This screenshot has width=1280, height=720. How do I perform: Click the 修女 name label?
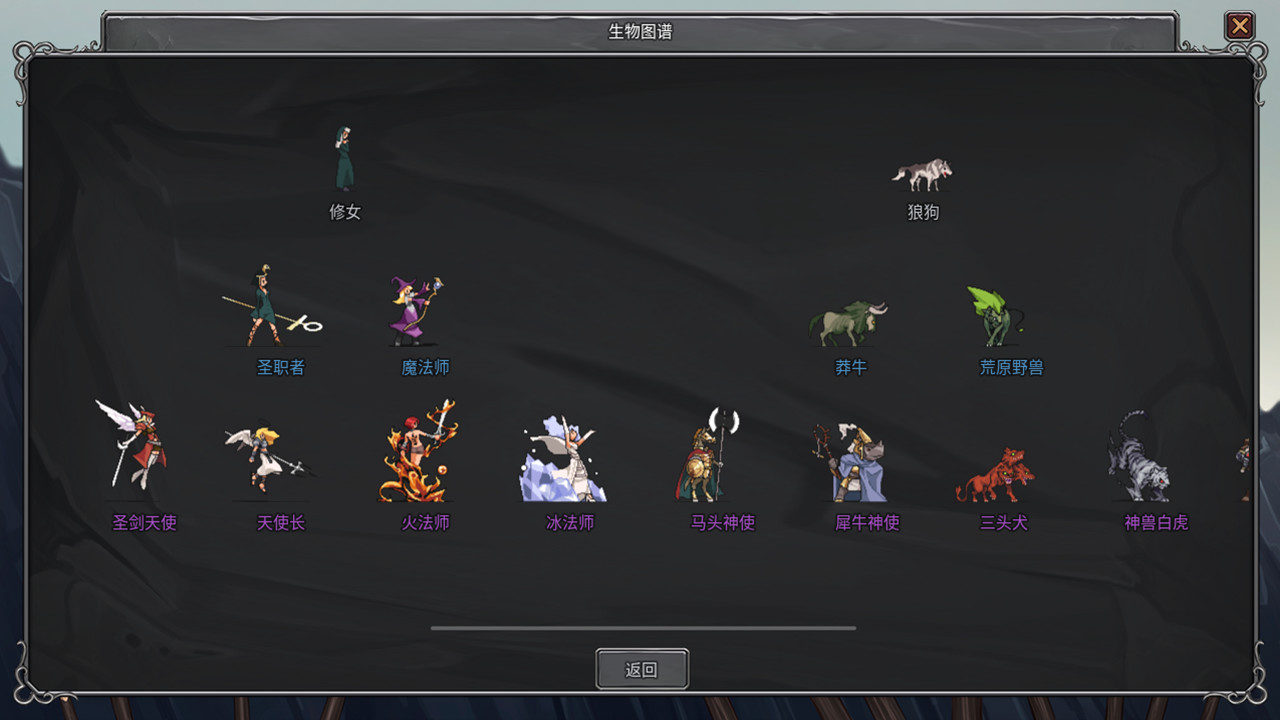(x=344, y=212)
